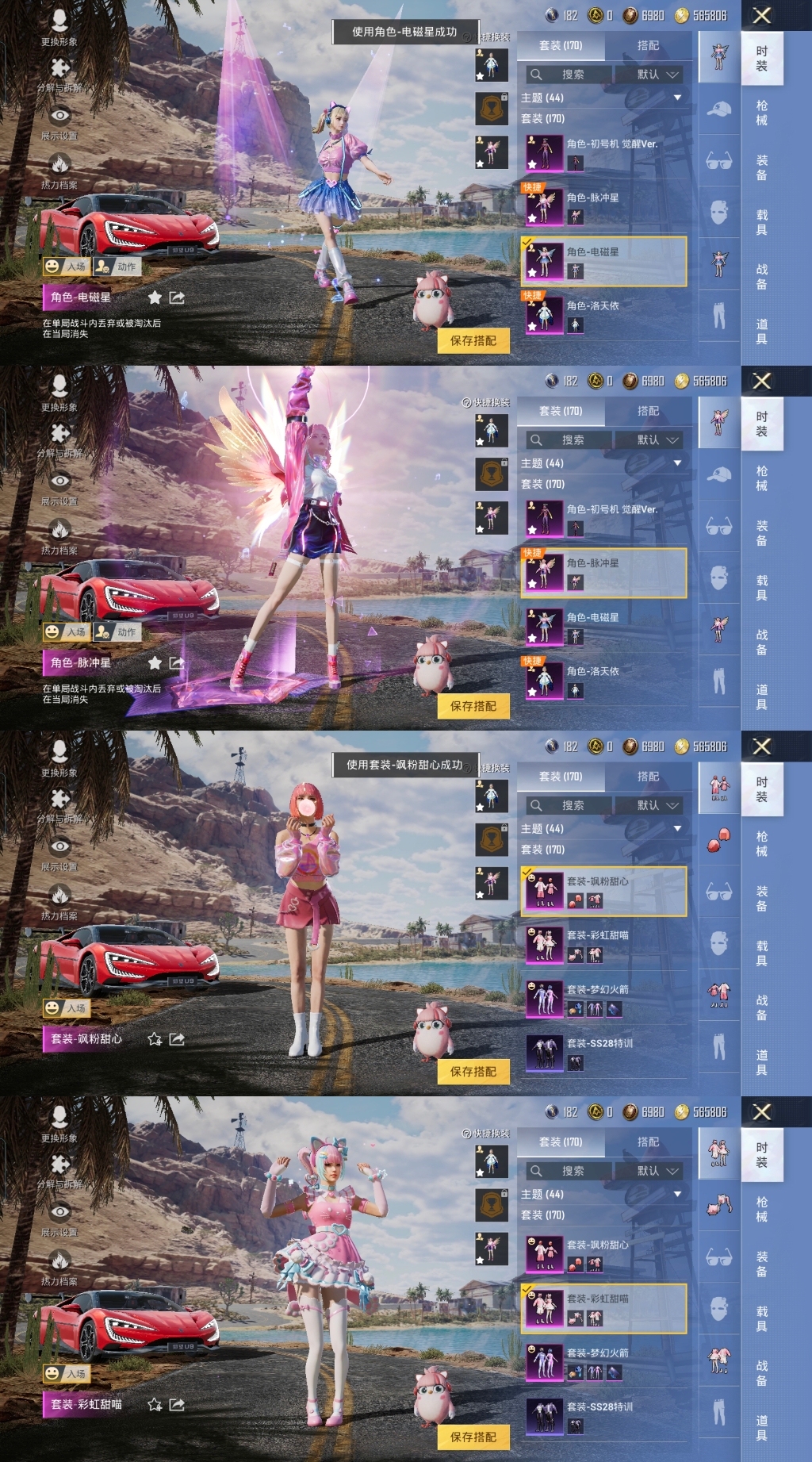Select the yellow-highlighted 角色-脉冲星 outfit row

604,572
